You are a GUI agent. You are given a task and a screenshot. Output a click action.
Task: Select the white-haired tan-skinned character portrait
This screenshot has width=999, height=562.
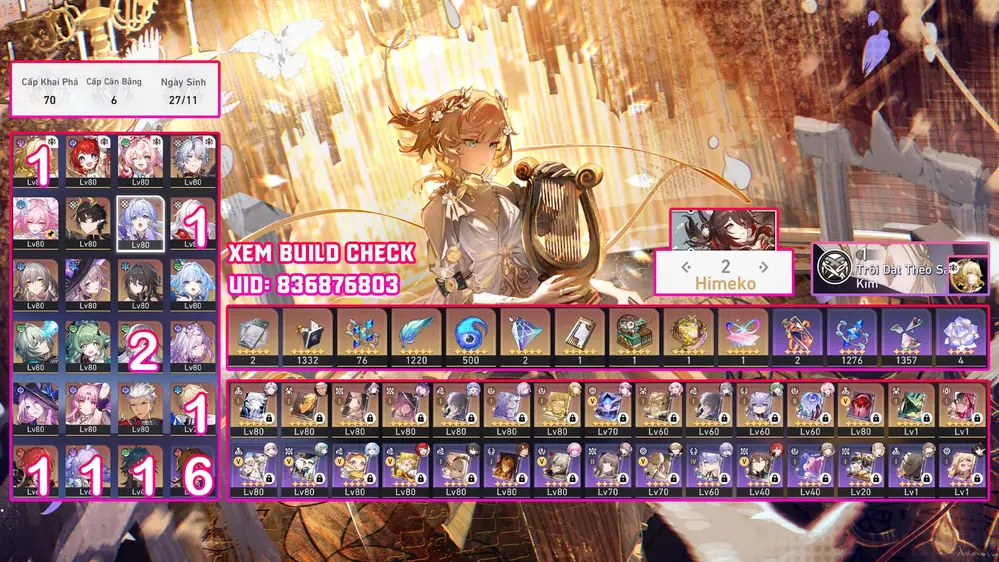(x=138, y=405)
